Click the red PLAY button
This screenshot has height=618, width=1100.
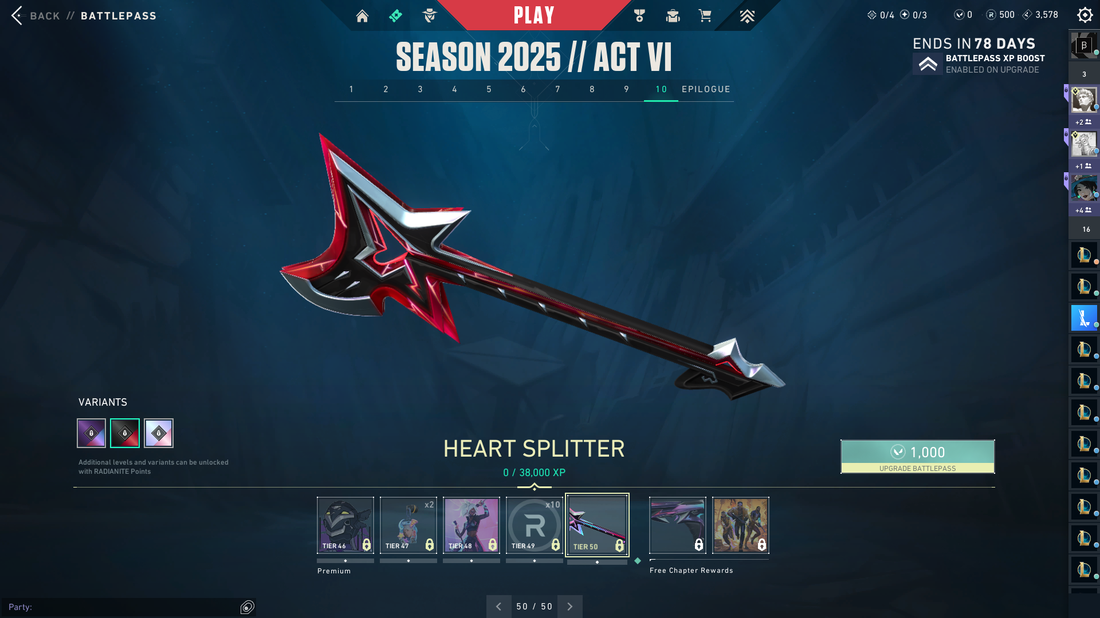coord(534,15)
